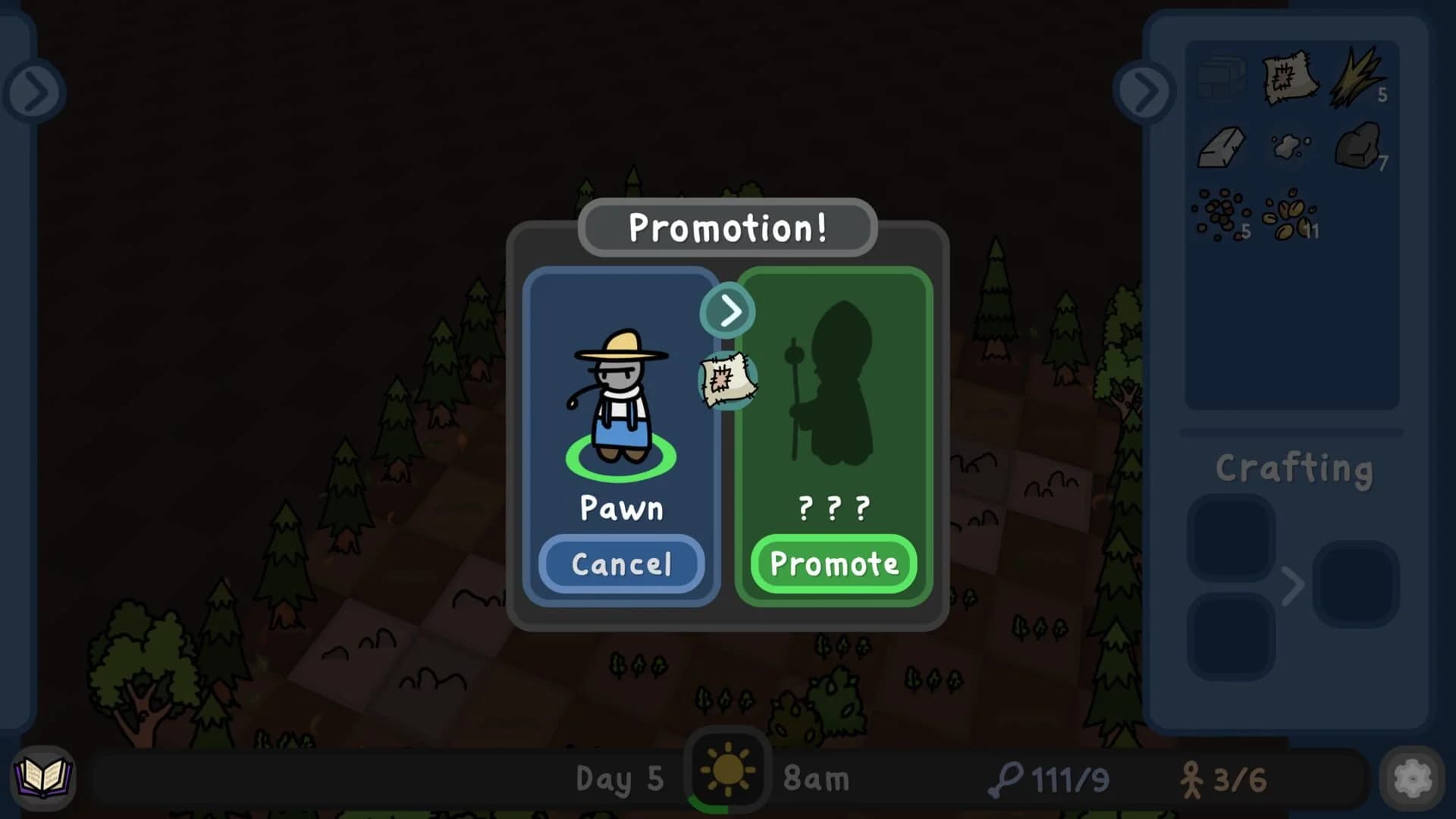The height and width of the screenshot is (819, 1456).
Task: Select the coal rock with count 7
Action: (x=1357, y=146)
